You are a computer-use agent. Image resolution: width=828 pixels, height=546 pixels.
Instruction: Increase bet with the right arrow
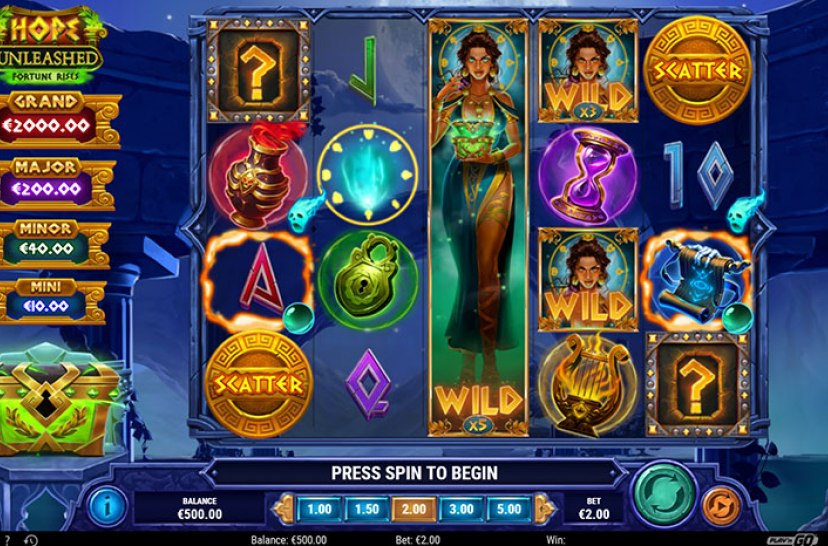pyautogui.click(x=542, y=508)
